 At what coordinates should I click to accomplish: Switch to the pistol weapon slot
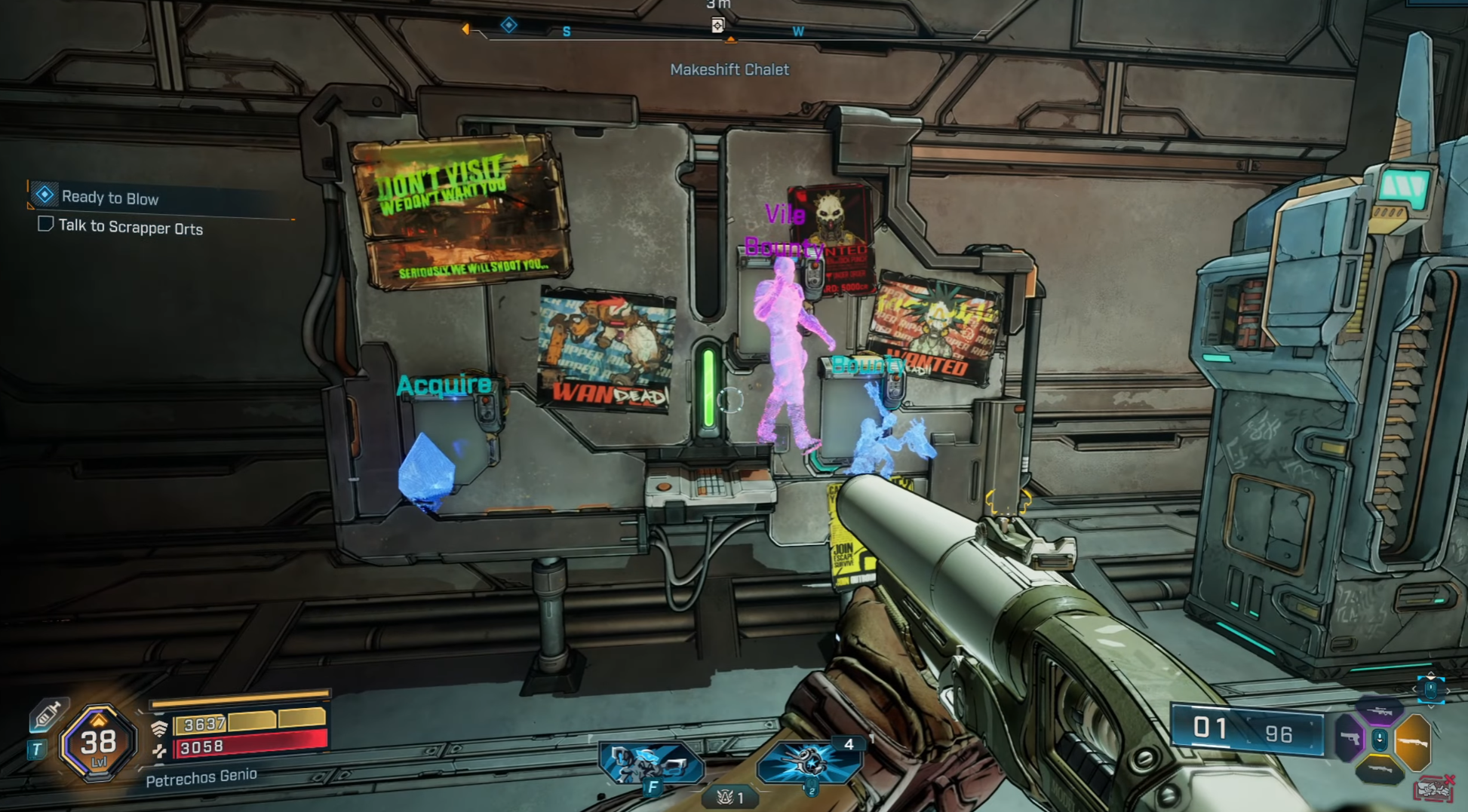[1350, 738]
